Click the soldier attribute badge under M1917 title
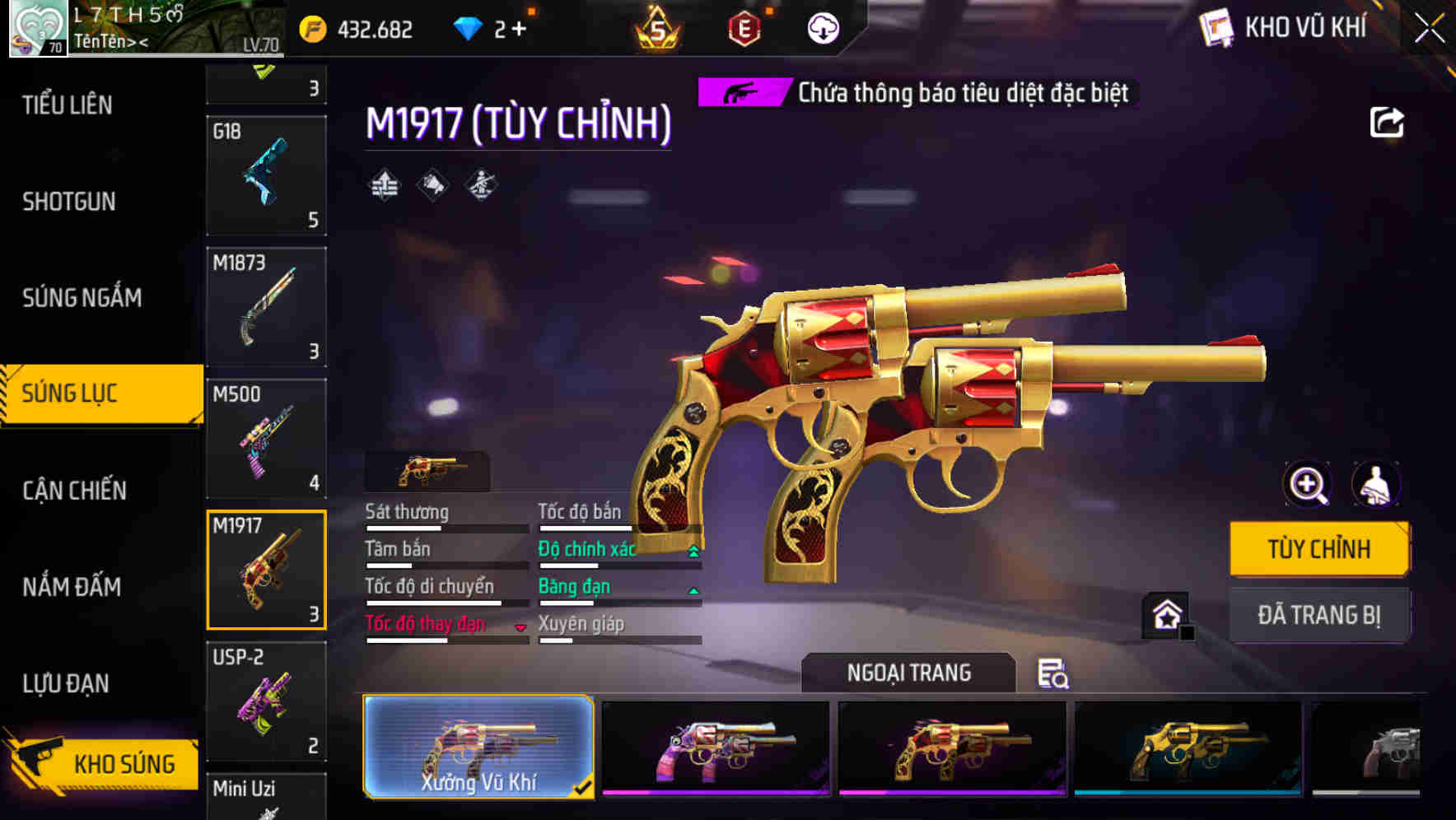Image resolution: width=1456 pixels, height=820 pixels. point(482,186)
